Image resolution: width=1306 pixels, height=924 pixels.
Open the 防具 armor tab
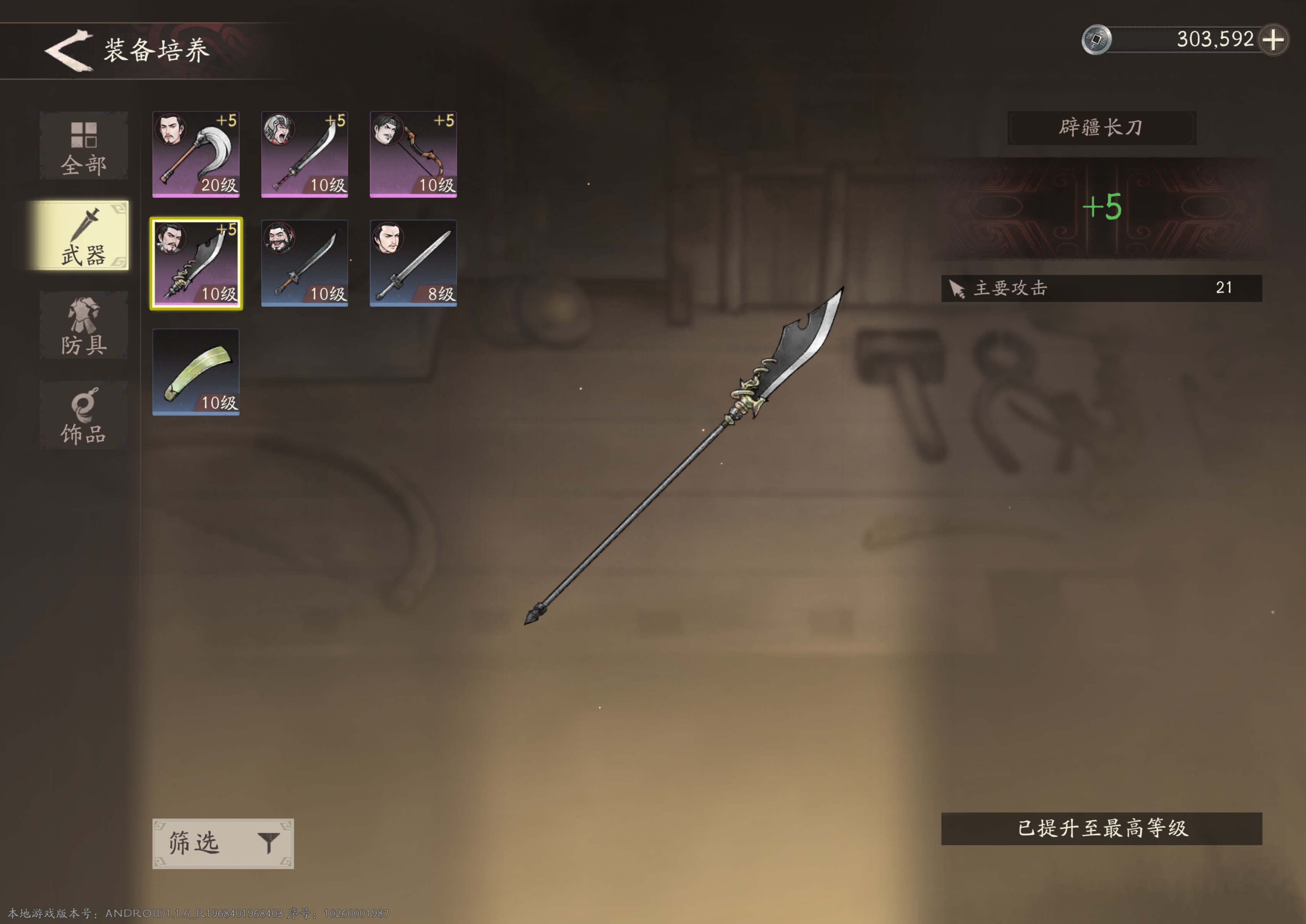pos(84,325)
